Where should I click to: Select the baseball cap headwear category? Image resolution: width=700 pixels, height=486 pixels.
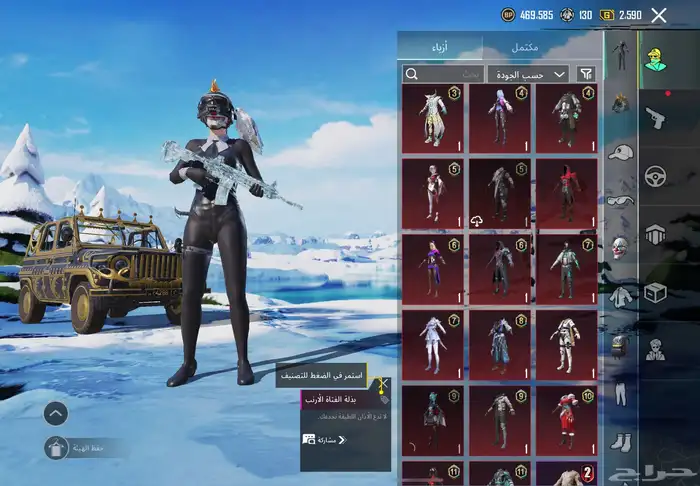tap(621, 152)
